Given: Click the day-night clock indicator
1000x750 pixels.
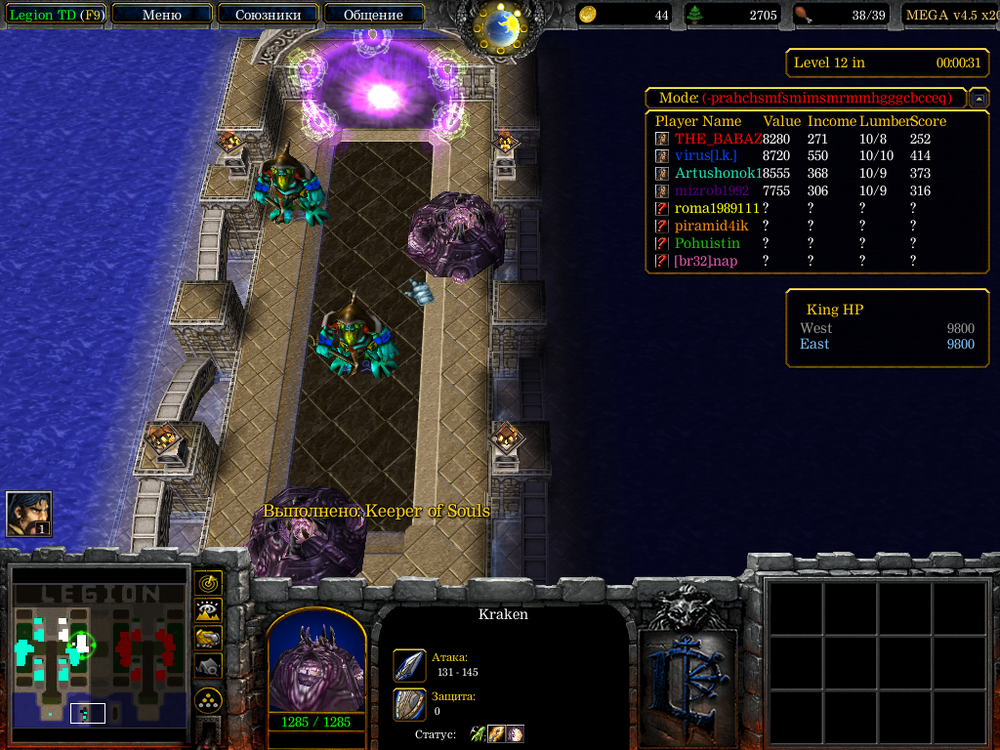Looking at the screenshot, I should [500, 27].
